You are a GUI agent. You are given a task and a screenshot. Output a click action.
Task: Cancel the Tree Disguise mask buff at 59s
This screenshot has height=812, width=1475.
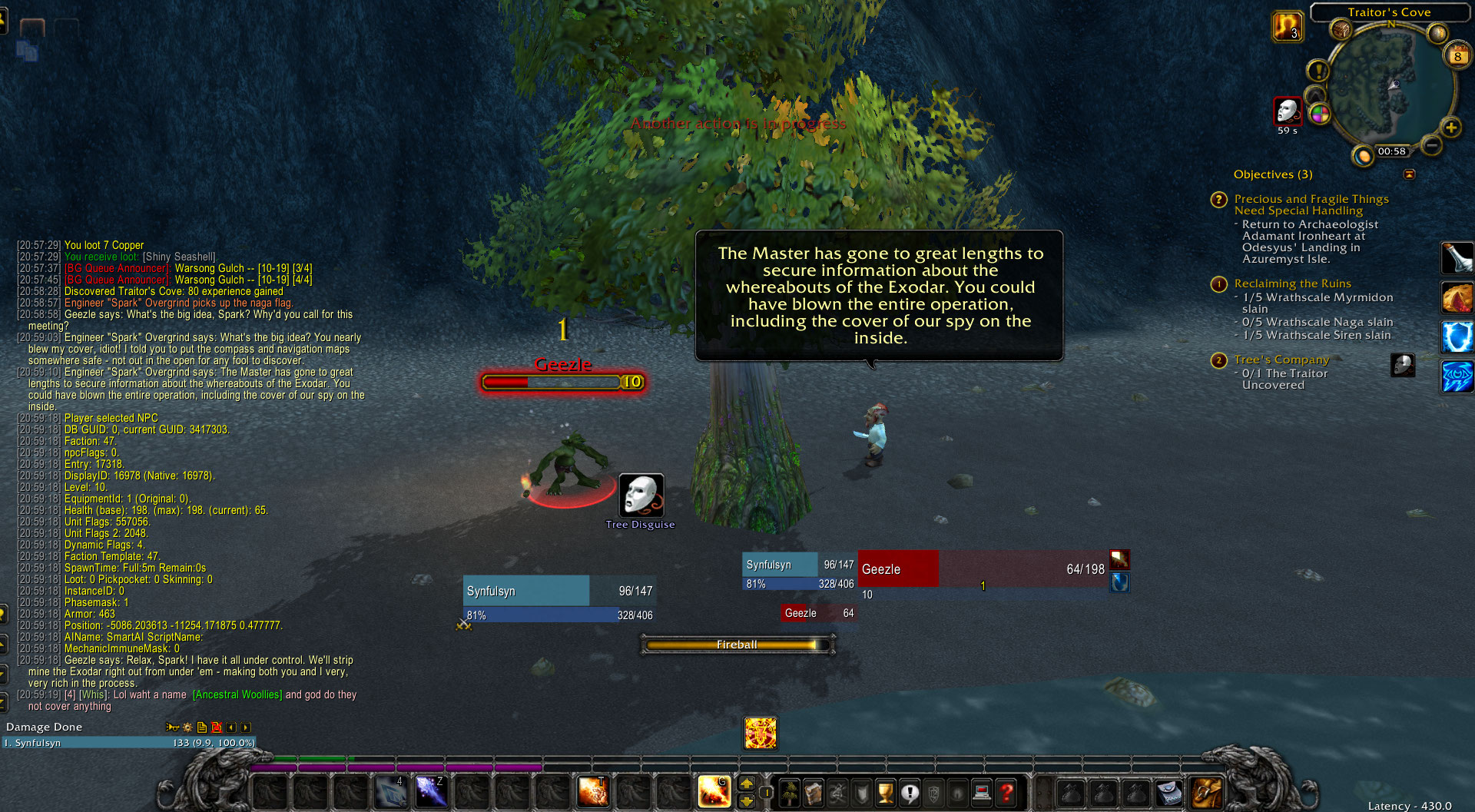1288,112
